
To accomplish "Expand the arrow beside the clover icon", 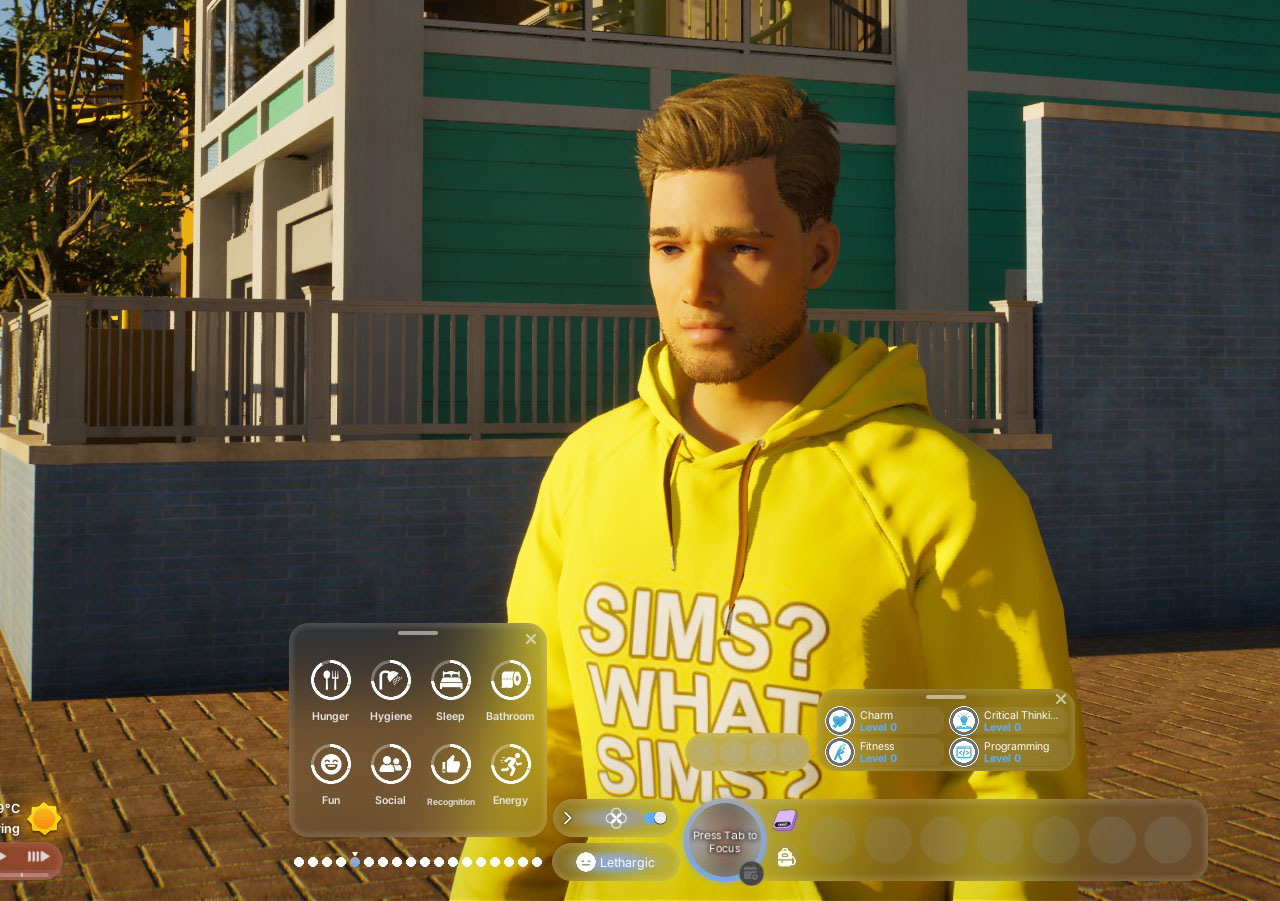I will (x=568, y=818).
